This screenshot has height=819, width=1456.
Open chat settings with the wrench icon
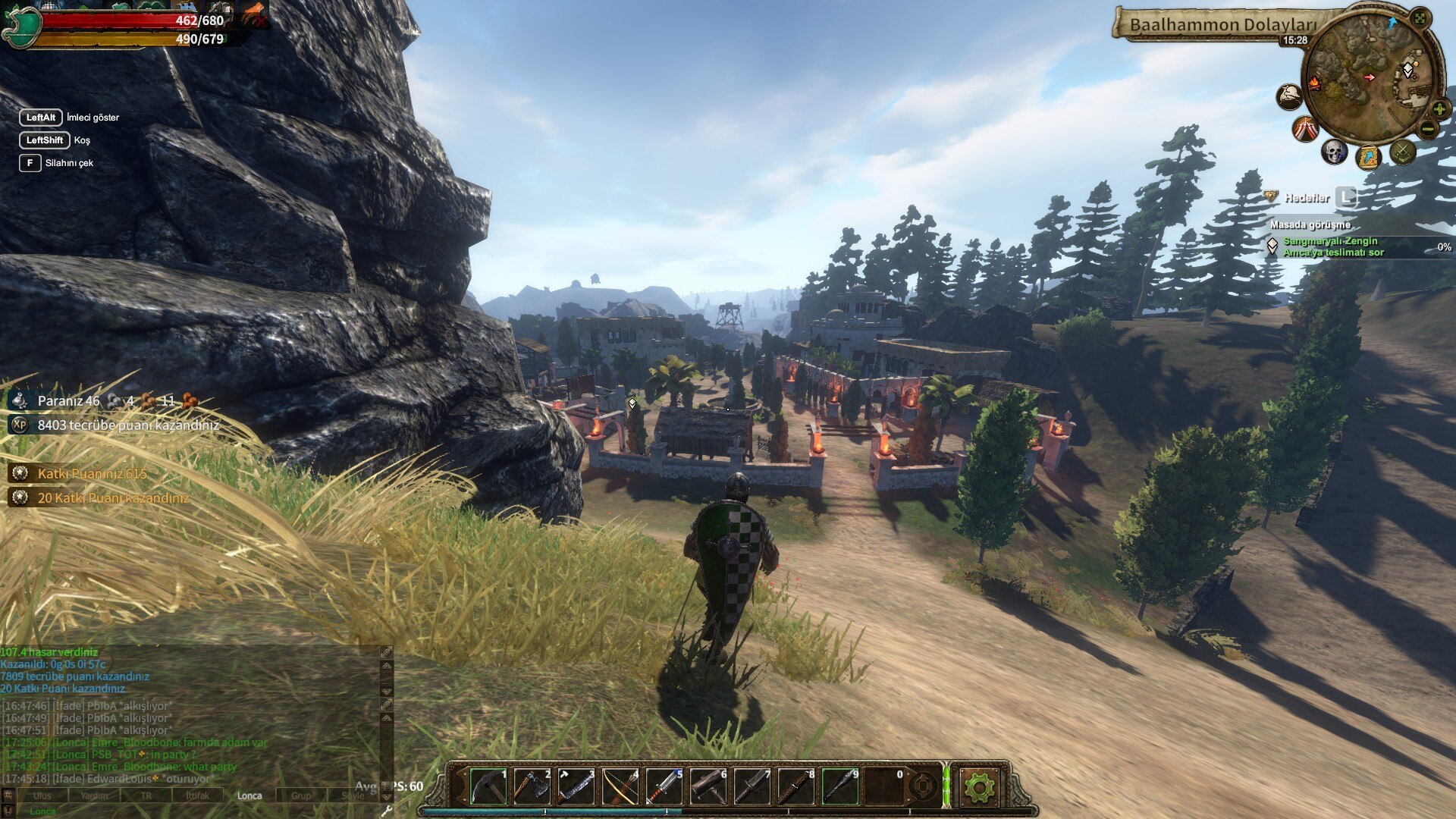click(386, 811)
